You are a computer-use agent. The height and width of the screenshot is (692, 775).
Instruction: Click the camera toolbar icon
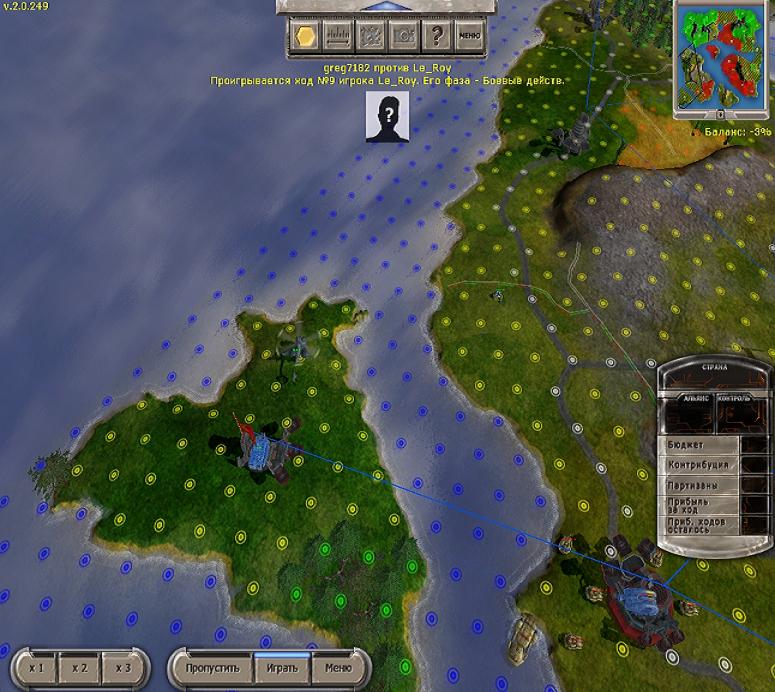pyautogui.click(x=403, y=36)
